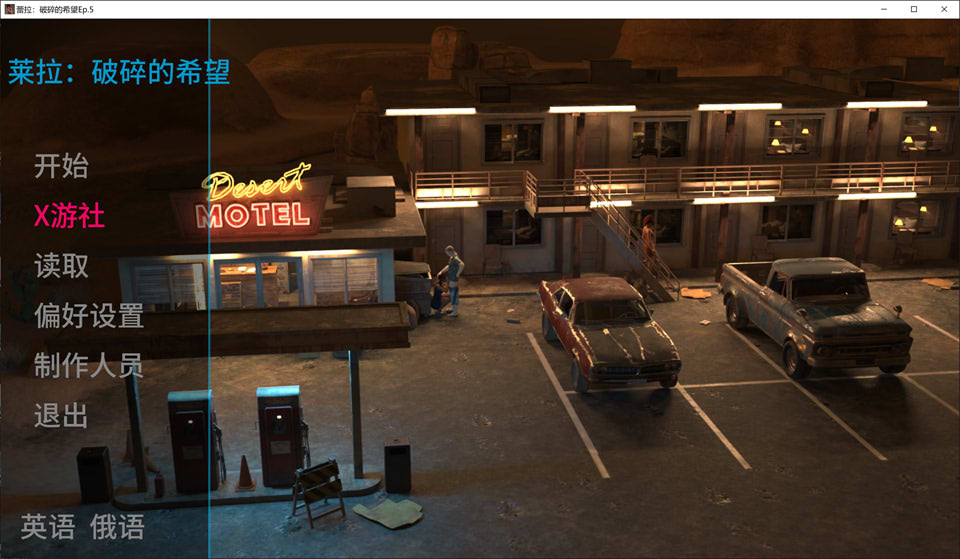
Task: Open 偏好设置 preferences
Action: (x=88, y=316)
